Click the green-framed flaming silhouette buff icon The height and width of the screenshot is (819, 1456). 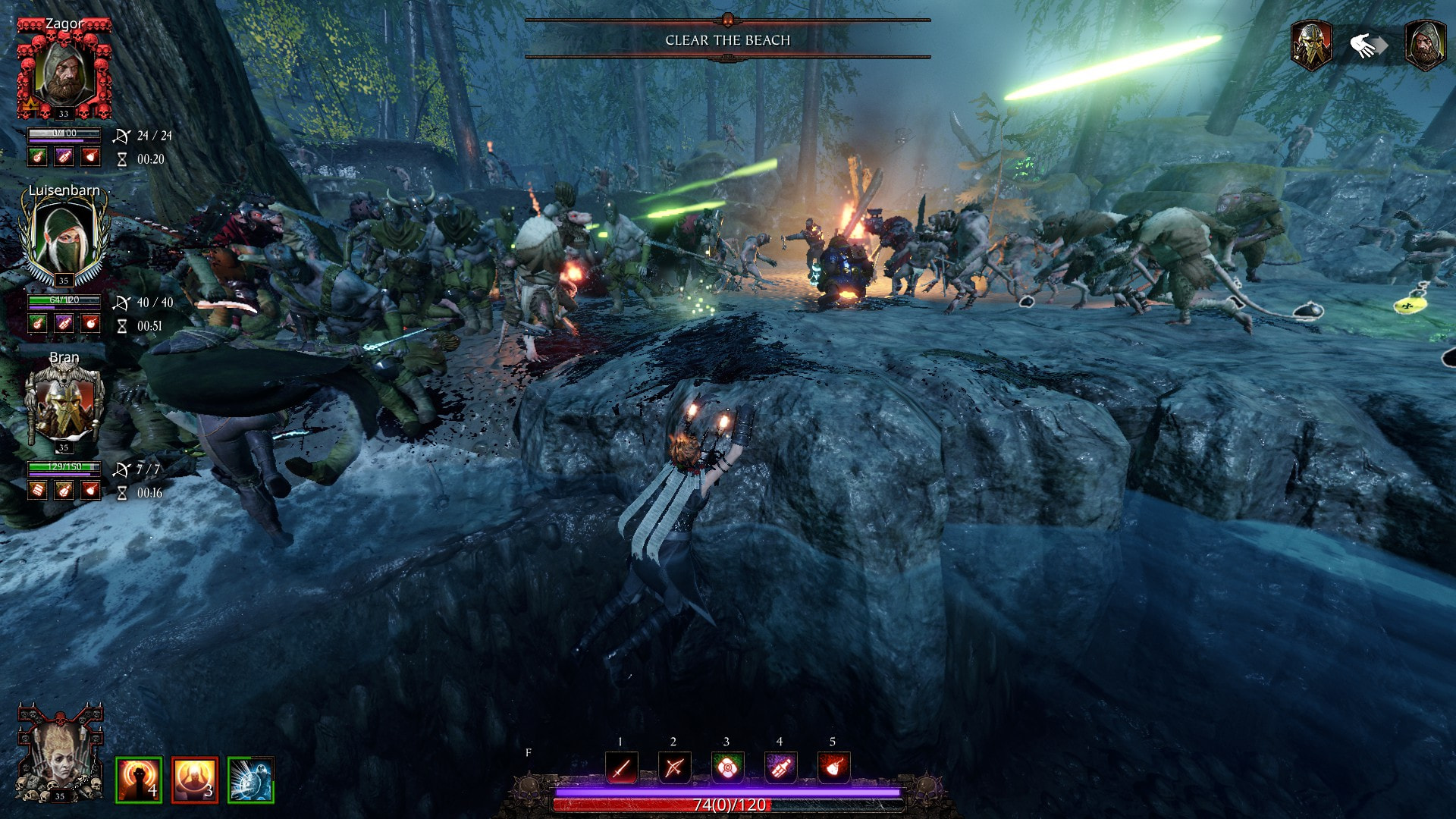[139, 780]
